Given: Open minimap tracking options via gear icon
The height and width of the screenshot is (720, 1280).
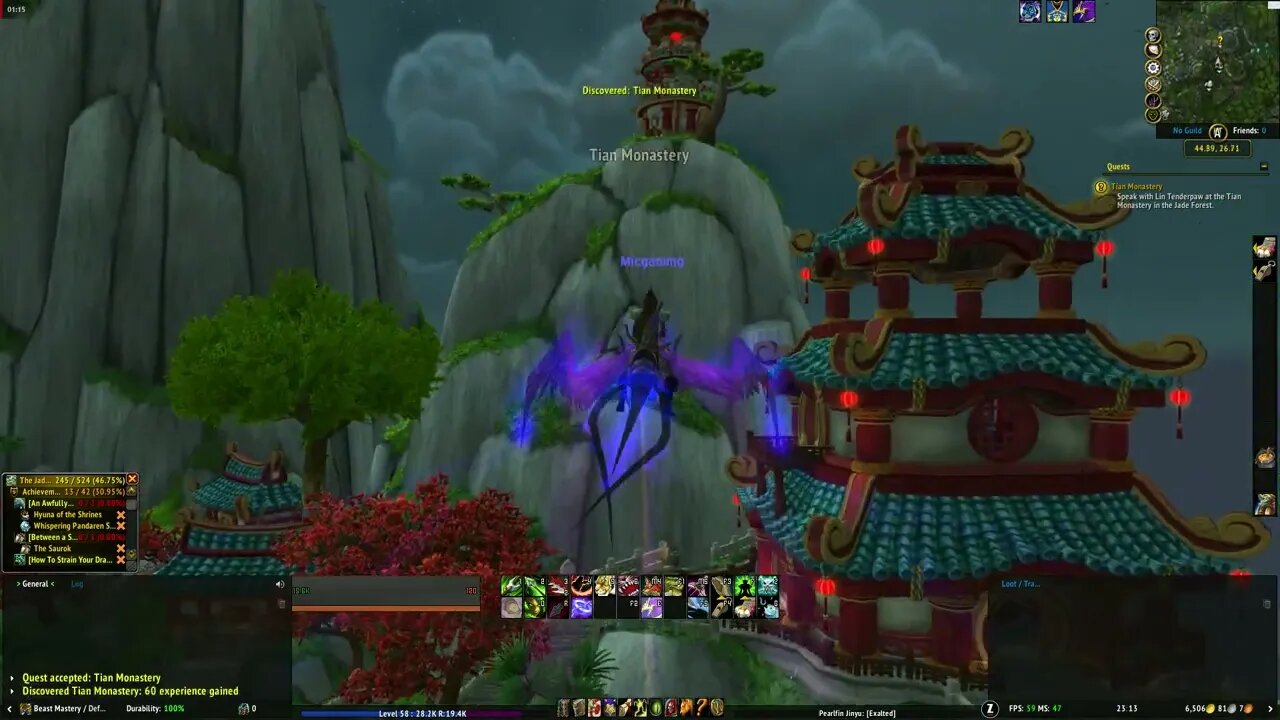Looking at the screenshot, I should click(1152, 68).
